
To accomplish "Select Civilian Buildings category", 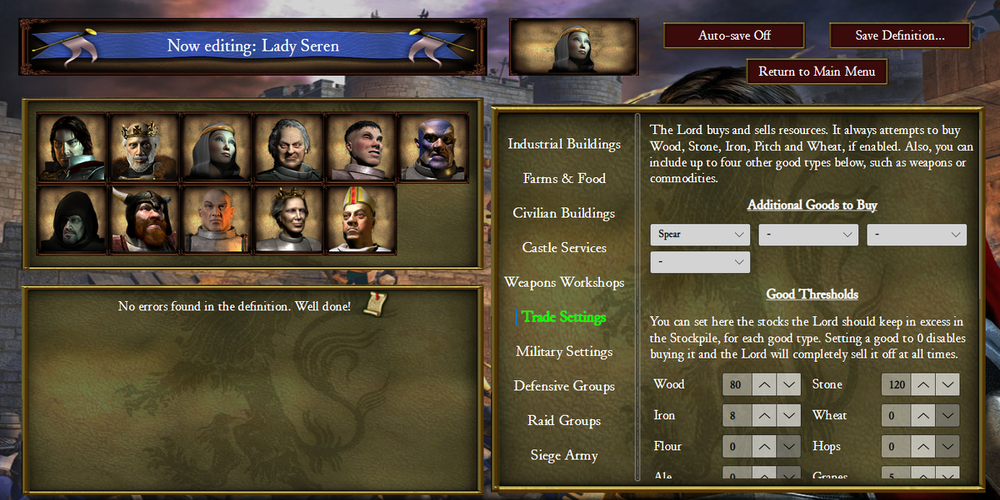I will [564, 213].
